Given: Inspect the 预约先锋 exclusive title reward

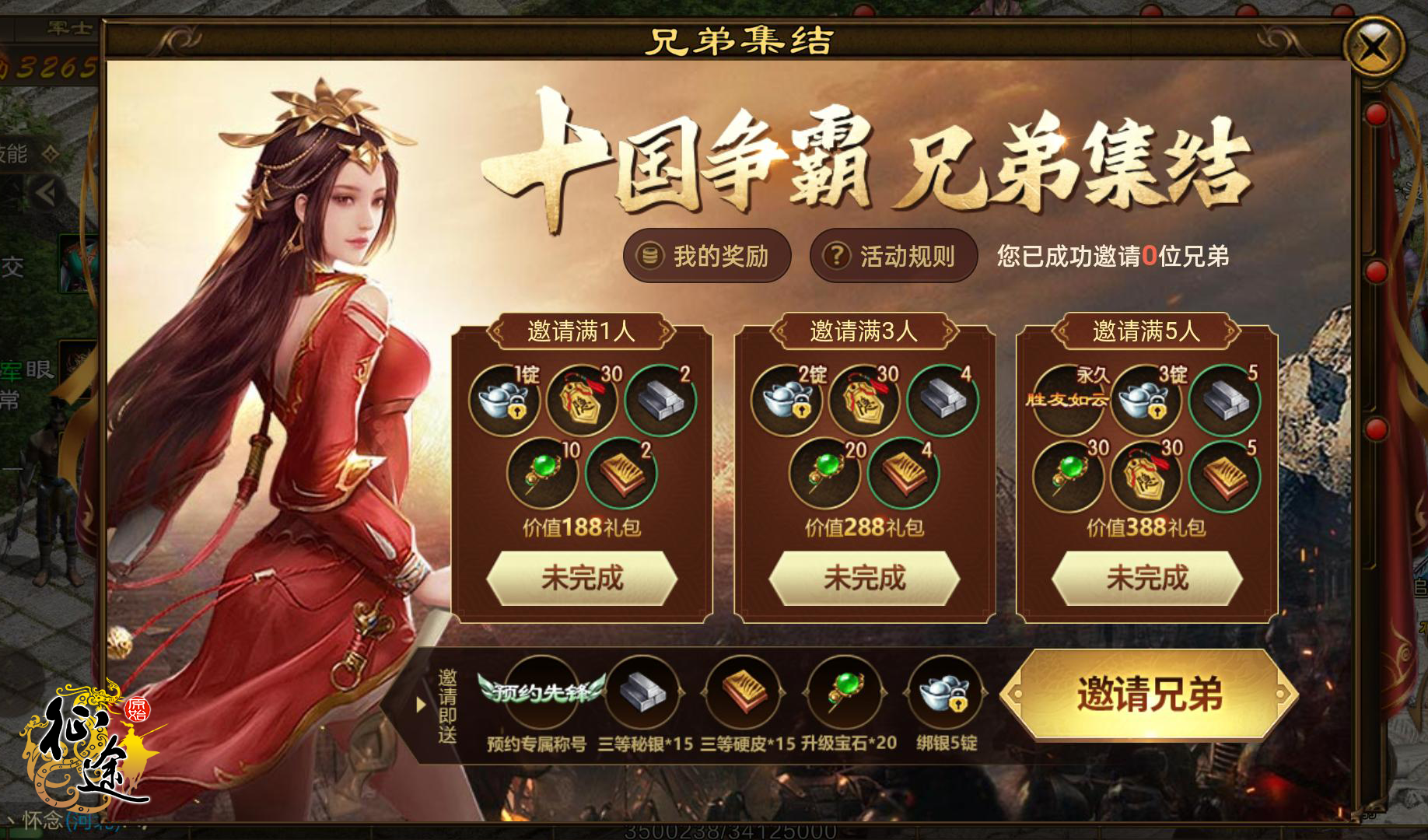Looking at the screenshot, I should (x=541, y=691).
